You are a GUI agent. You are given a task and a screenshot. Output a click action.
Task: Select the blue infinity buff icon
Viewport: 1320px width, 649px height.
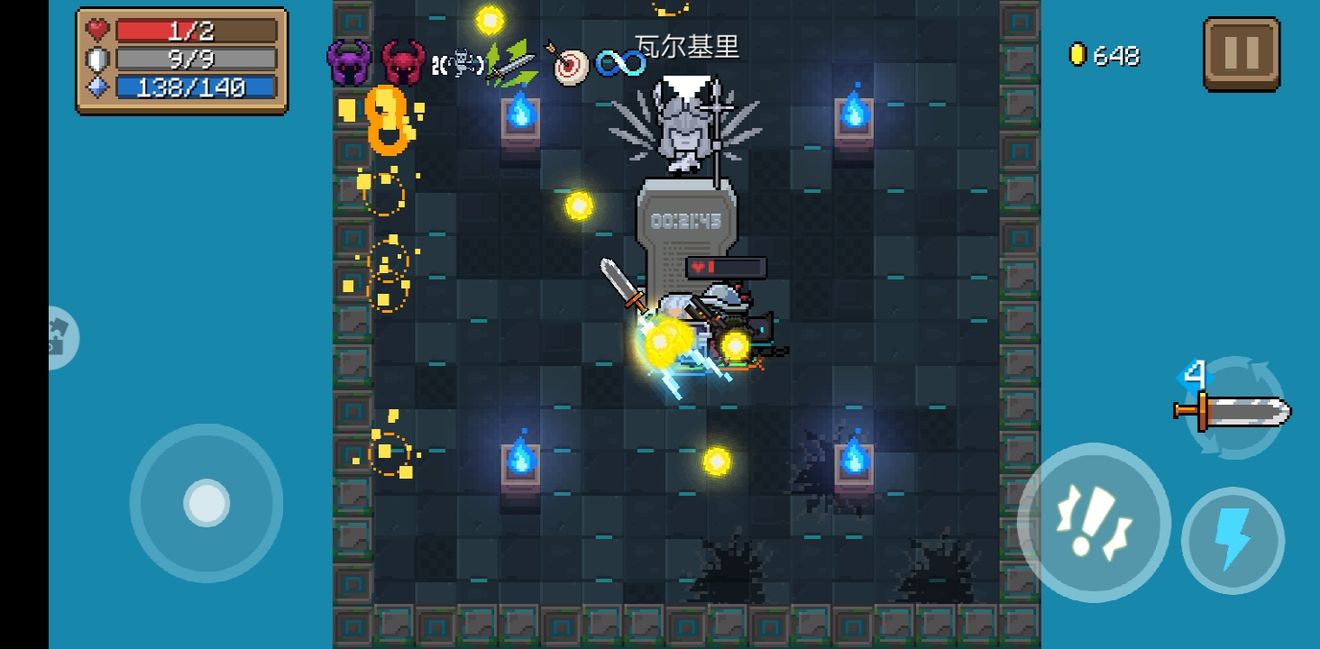(621, 64)
